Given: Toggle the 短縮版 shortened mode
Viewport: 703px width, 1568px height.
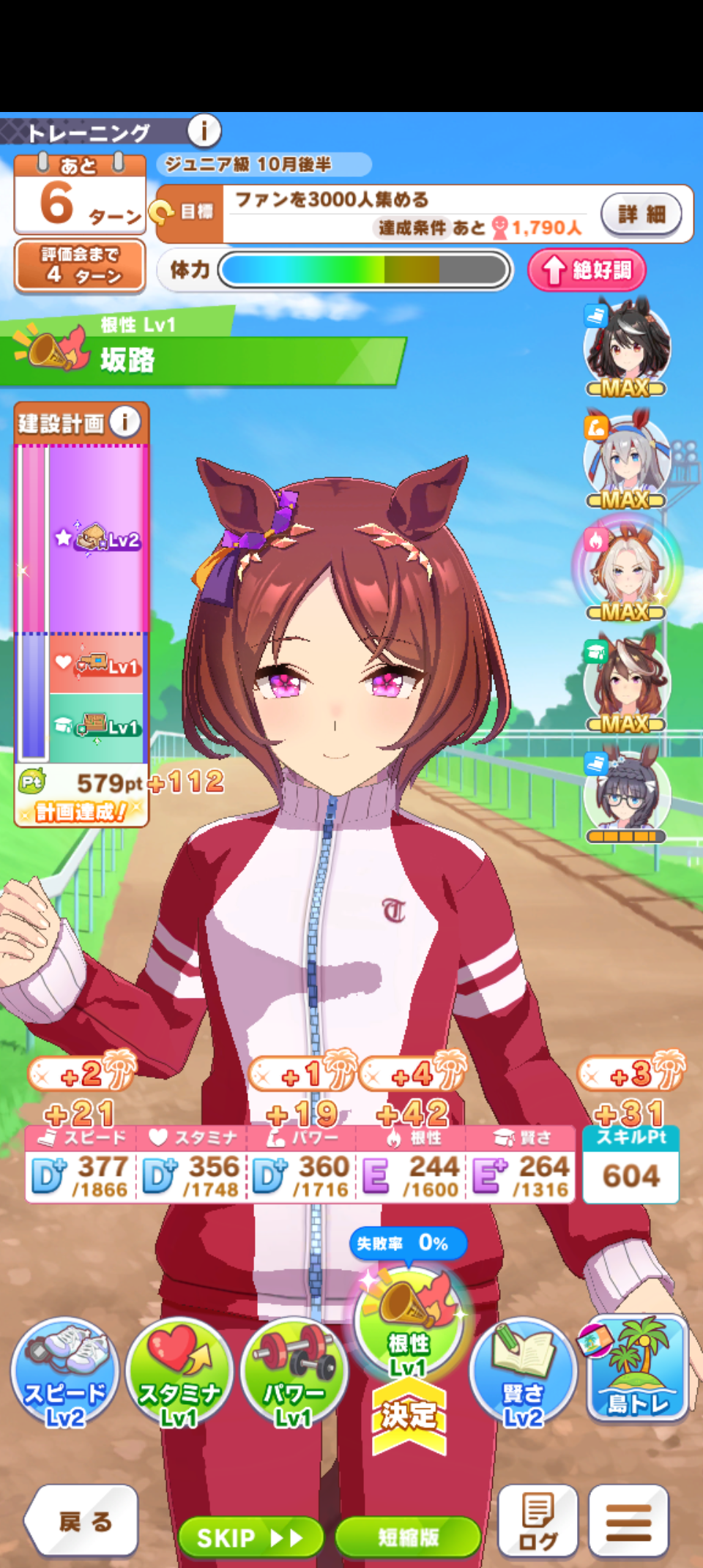Looking at the screenshot, I should coord(408,1537).
